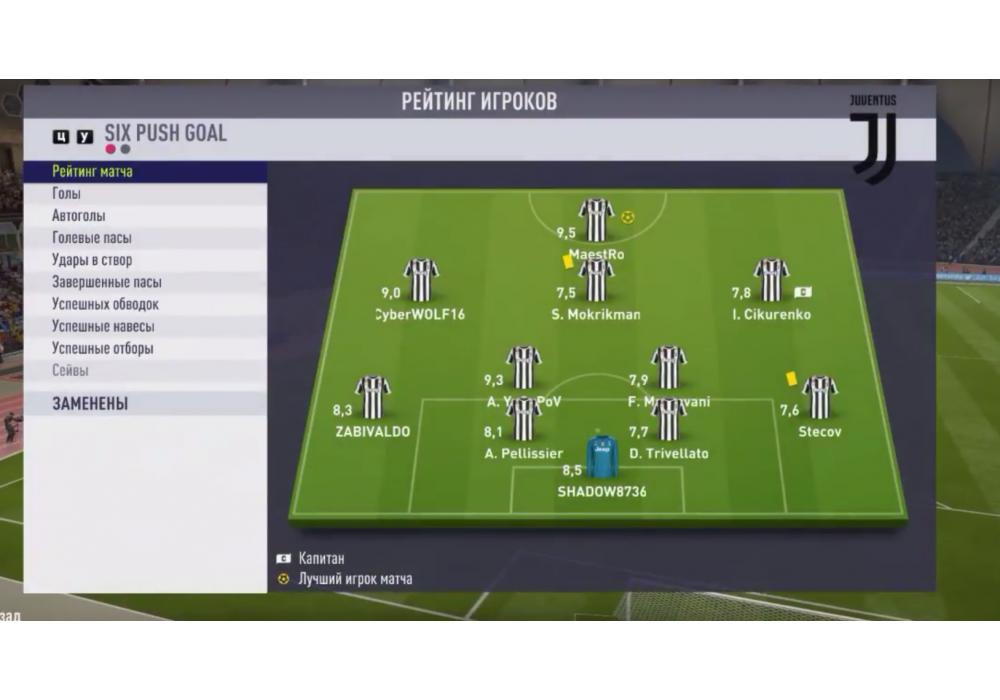
Task: Choose CyberWOLF16 on the pitch
Action: coord(421,280)
